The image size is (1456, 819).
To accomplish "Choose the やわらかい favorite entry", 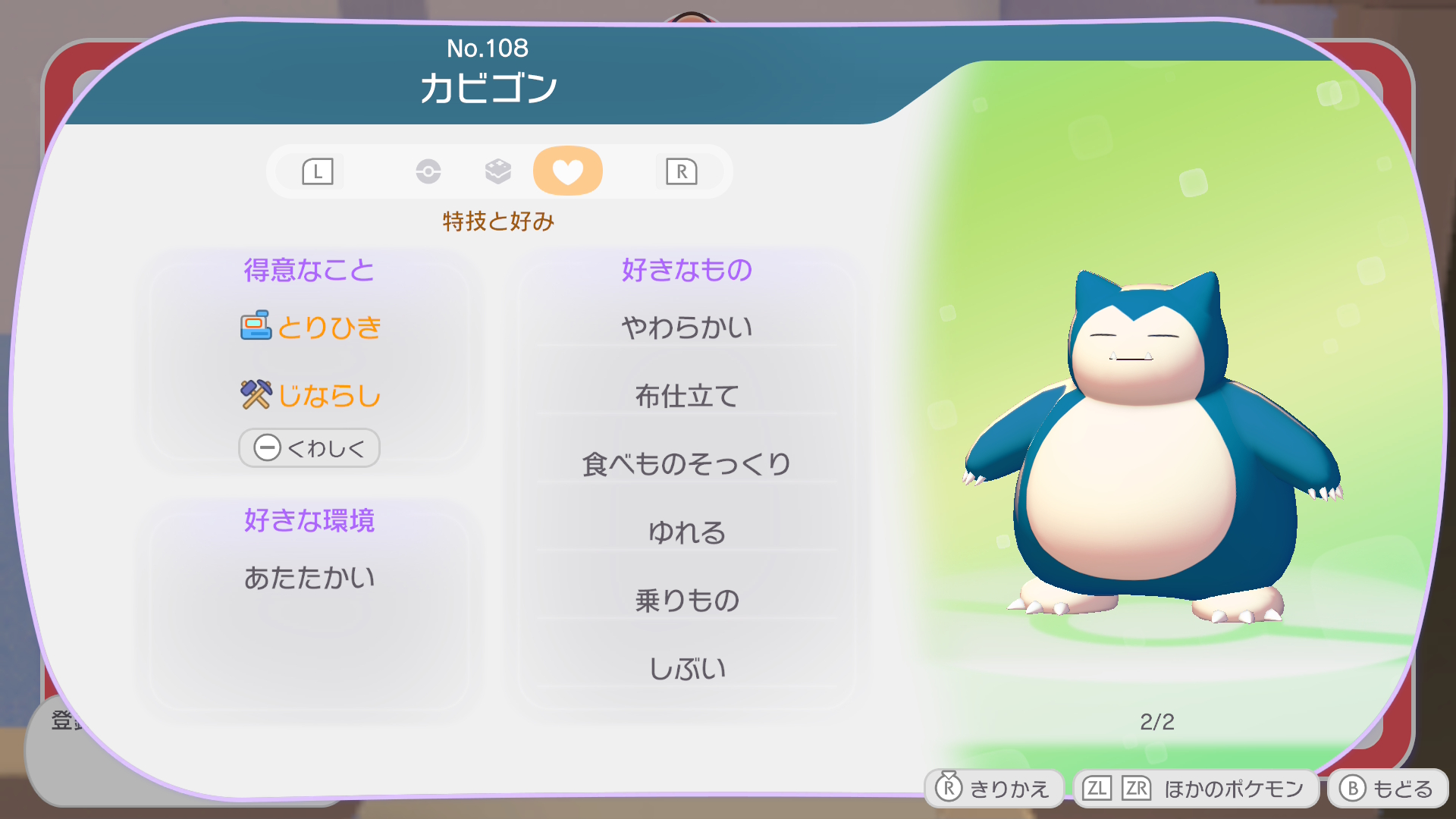I will pyautogui.click(x=686, y=328).
